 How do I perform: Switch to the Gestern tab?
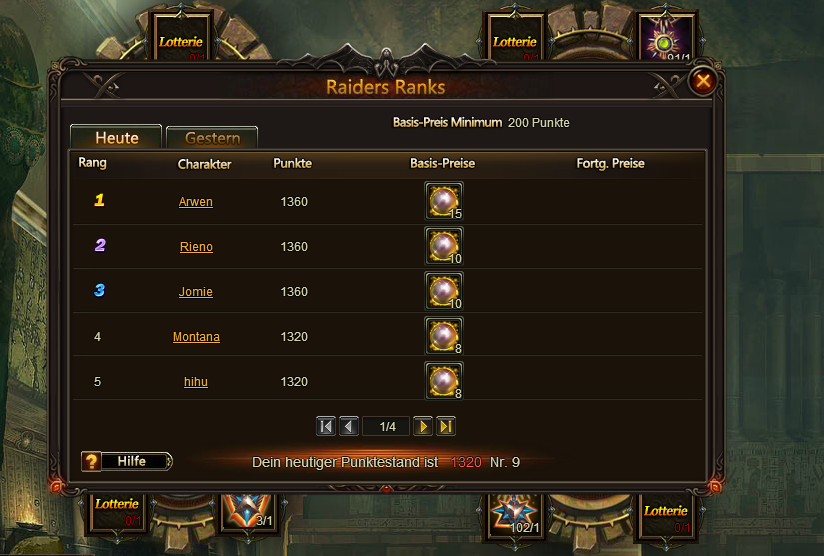pyautogui.click(x=212, y=138)
